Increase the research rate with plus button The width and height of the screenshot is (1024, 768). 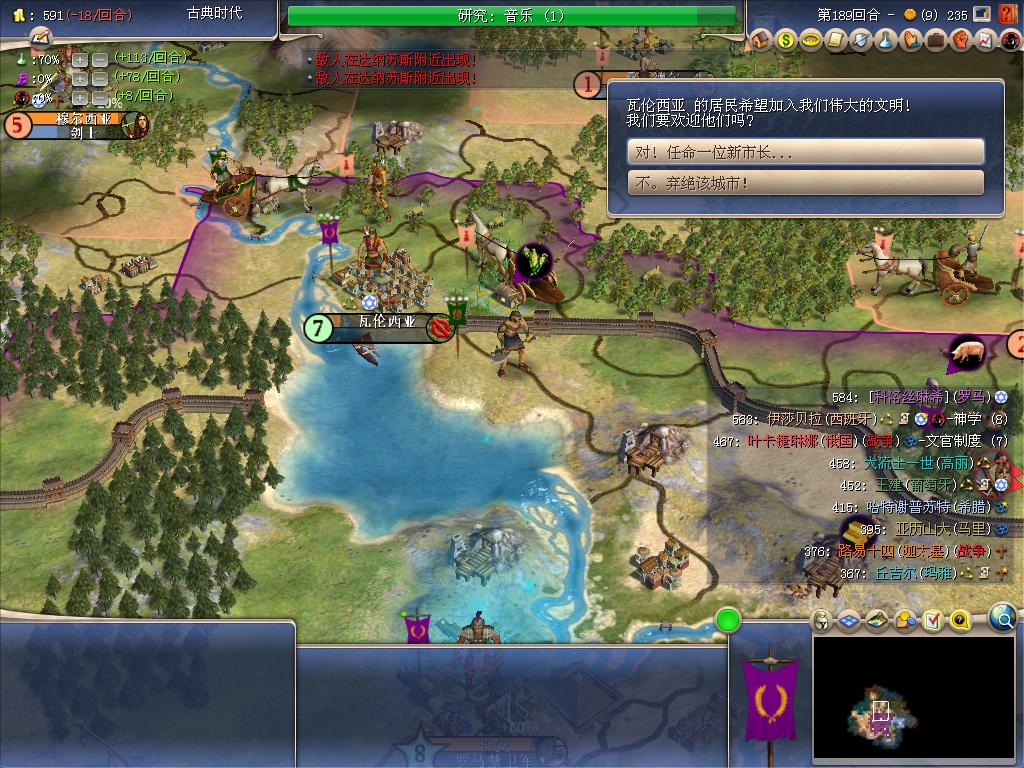tap(80, 59)
